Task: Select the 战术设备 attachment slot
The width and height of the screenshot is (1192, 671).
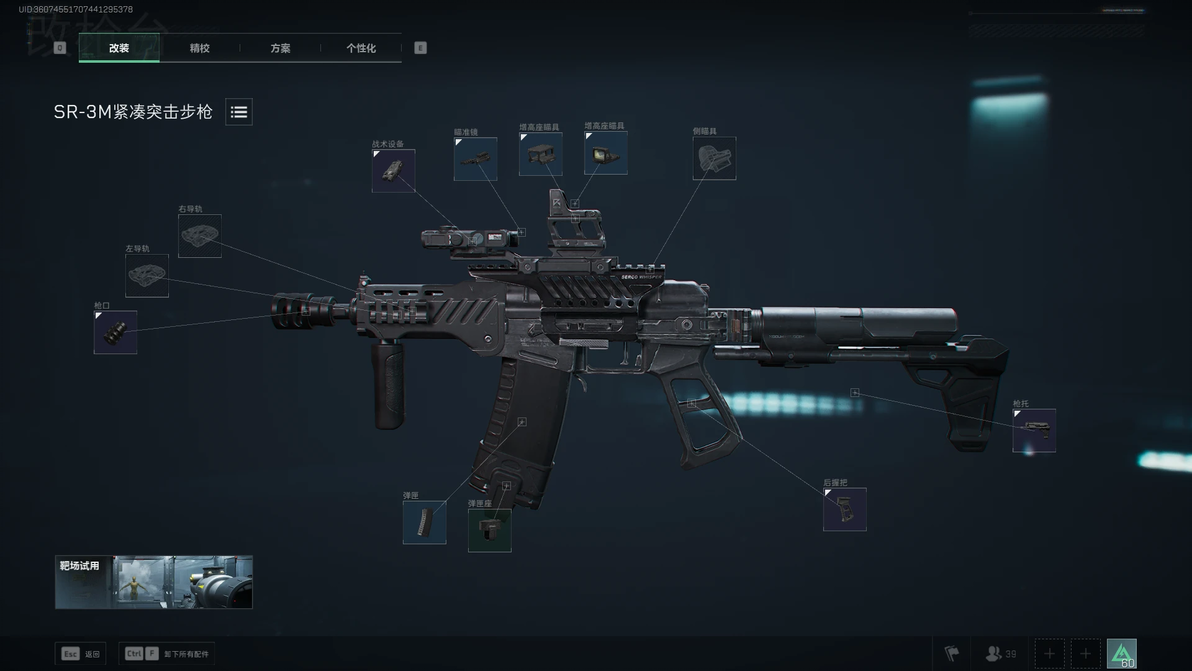Action: [x=393, y=171]
